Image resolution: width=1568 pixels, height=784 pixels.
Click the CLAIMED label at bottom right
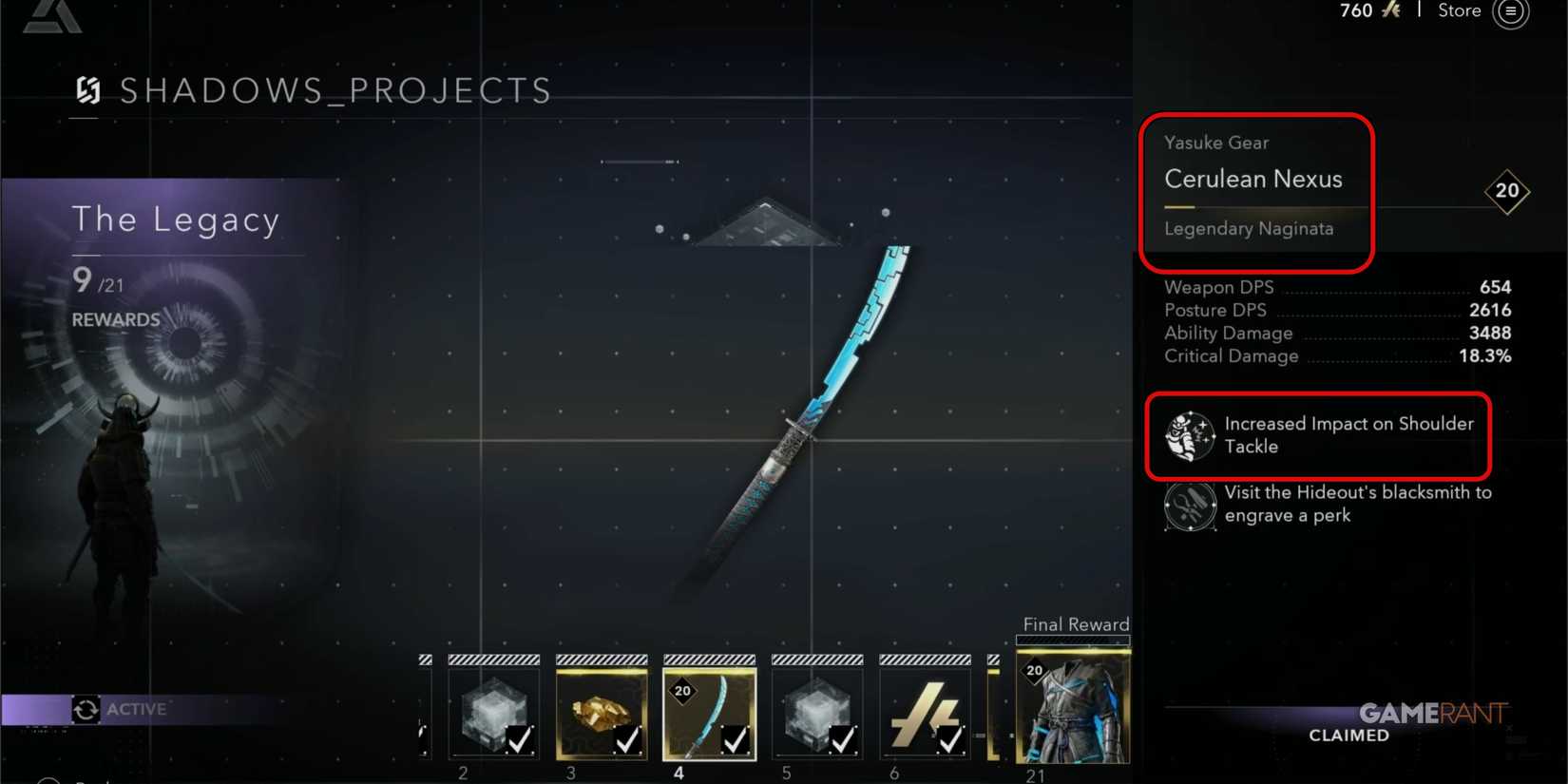(1348, 735)
